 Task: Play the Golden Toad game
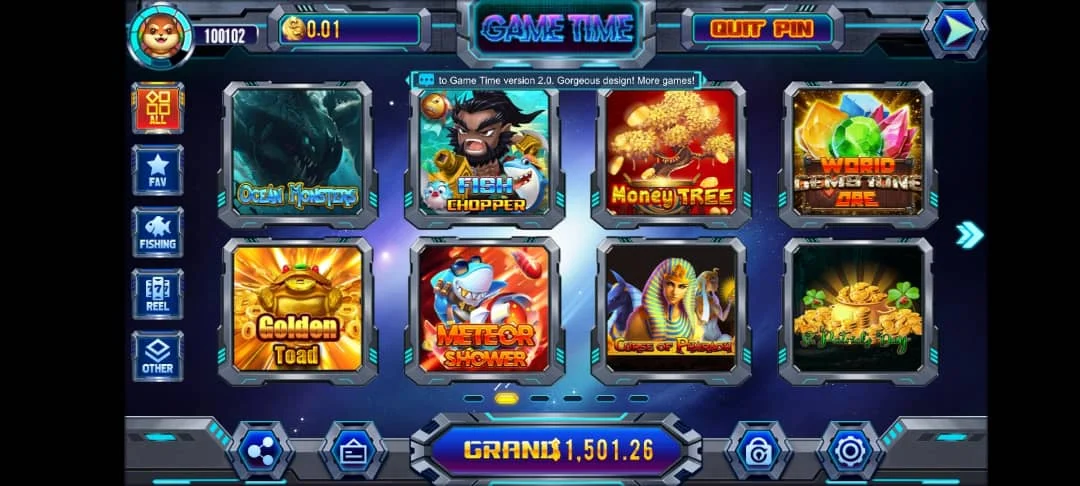pos(297,310)
